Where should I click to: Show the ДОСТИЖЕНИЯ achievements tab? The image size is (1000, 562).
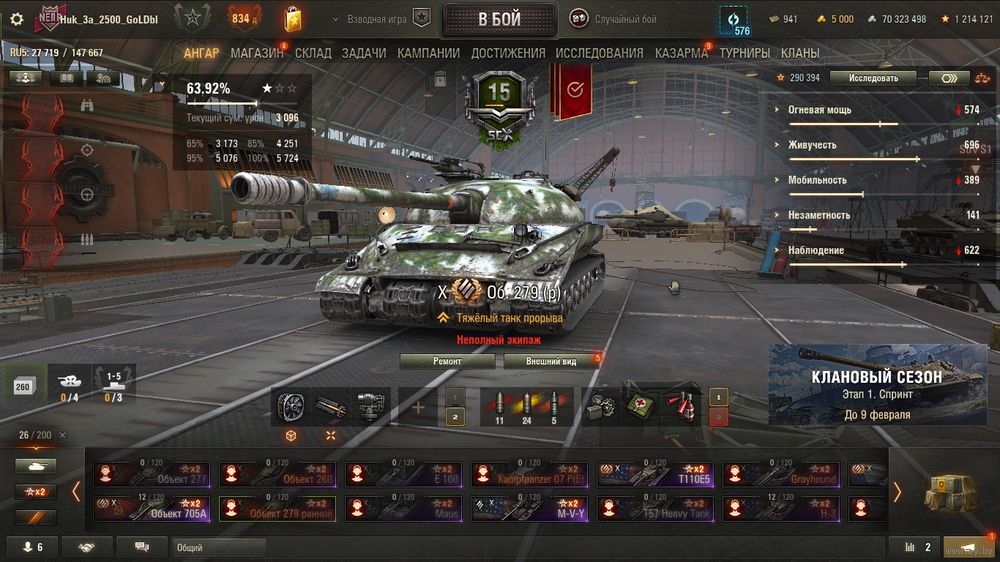click(508, 53)
